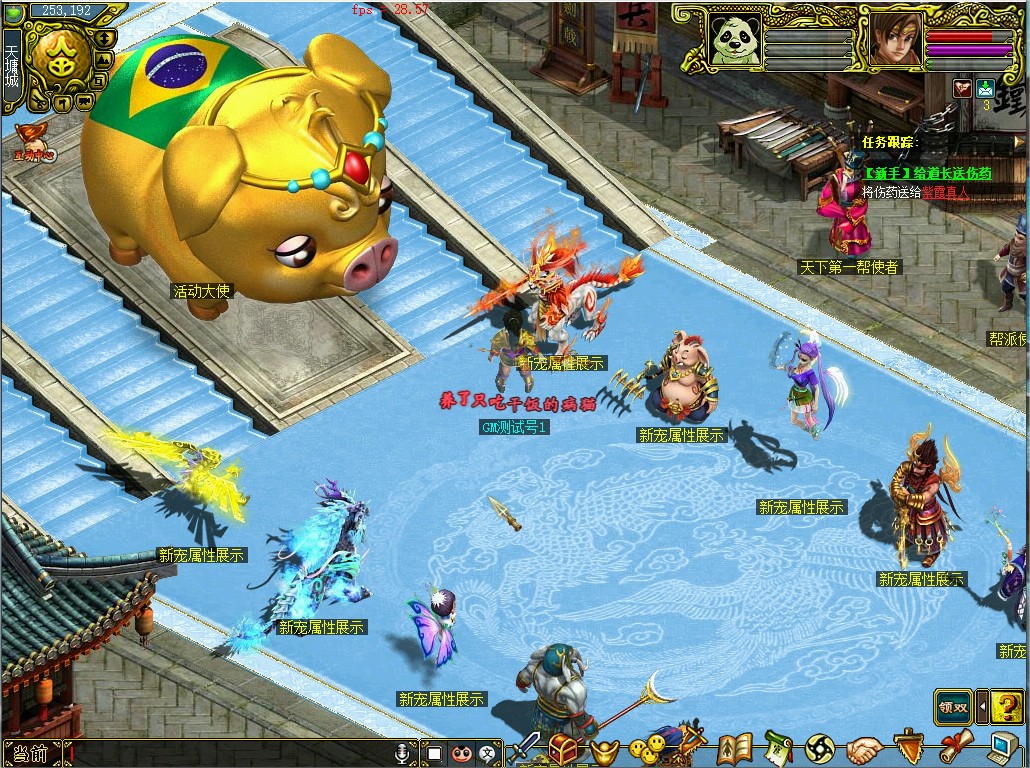
Task: Open the mail envelope notification
Action: click(x=985, y=87)
